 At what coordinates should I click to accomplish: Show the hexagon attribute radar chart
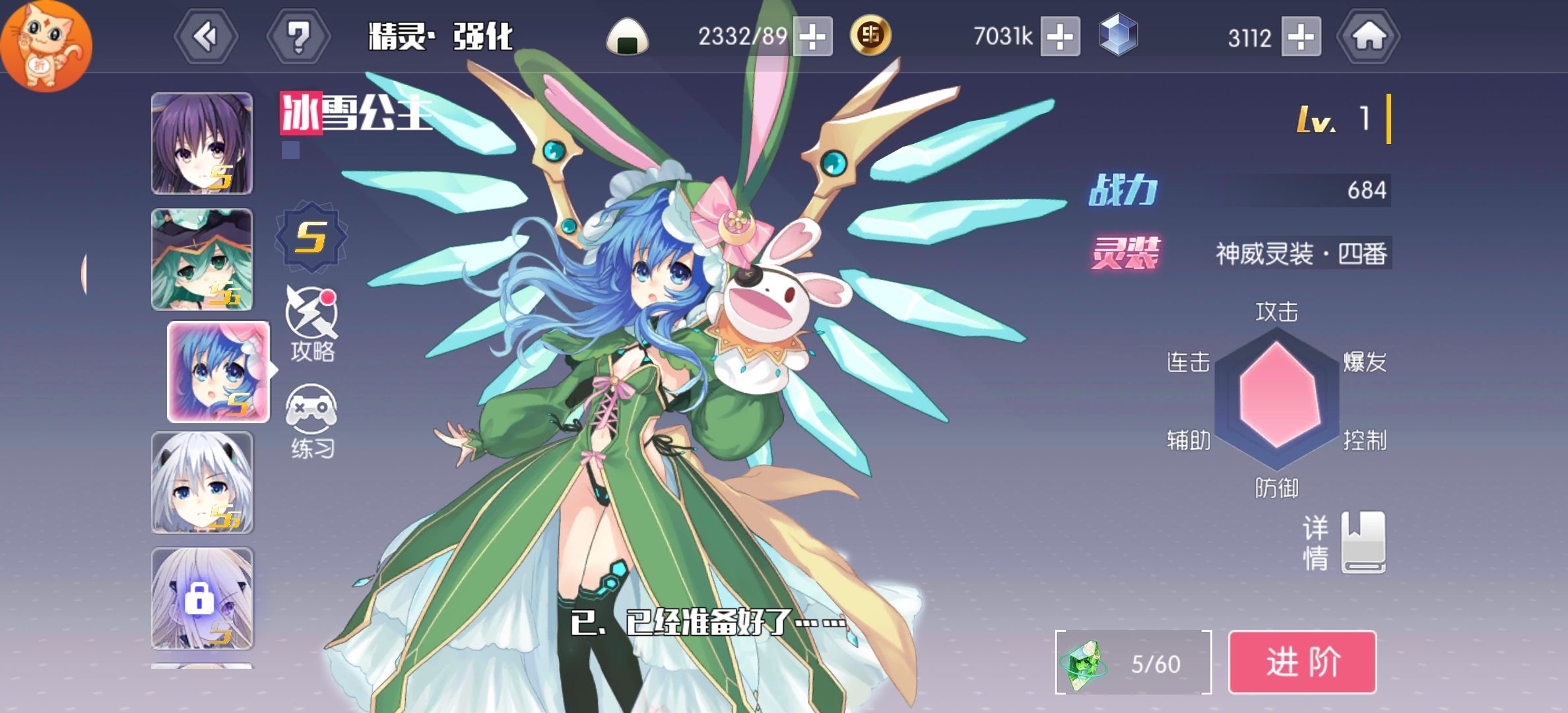pos(1277,399)
